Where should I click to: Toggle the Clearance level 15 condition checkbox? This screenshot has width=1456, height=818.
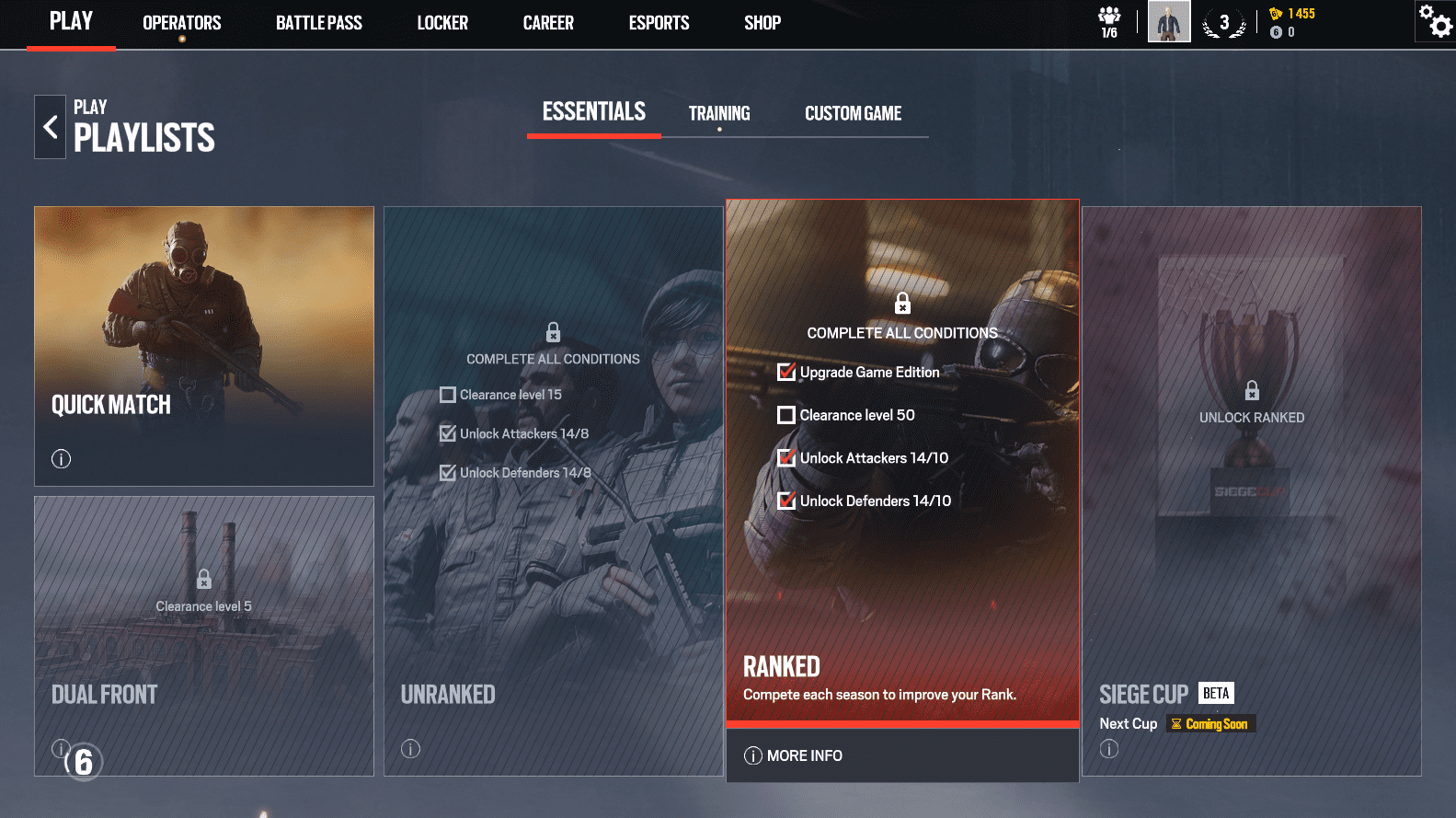point(447,394)
